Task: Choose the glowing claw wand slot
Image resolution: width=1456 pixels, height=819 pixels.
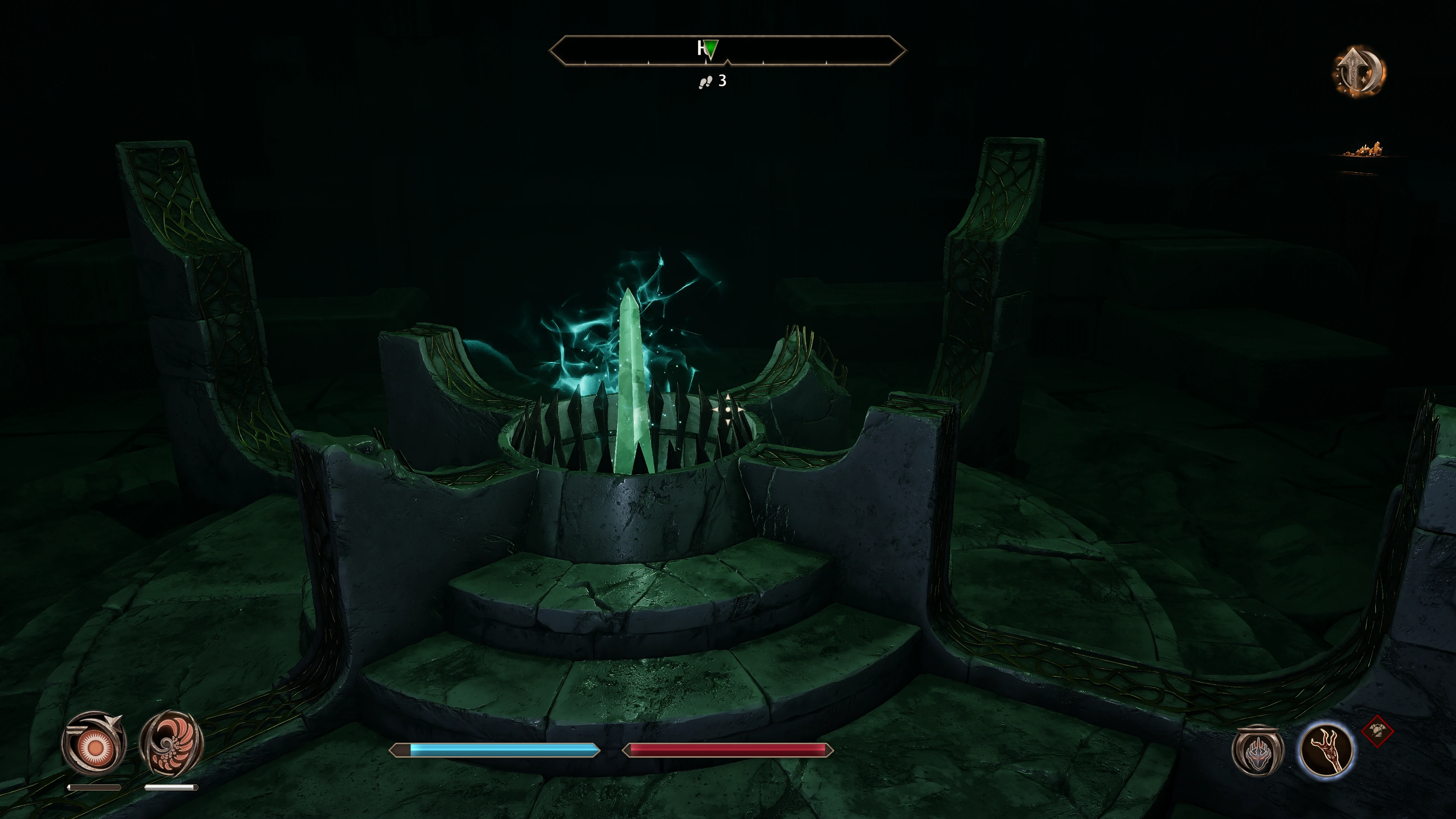Action: point(1326,750)
